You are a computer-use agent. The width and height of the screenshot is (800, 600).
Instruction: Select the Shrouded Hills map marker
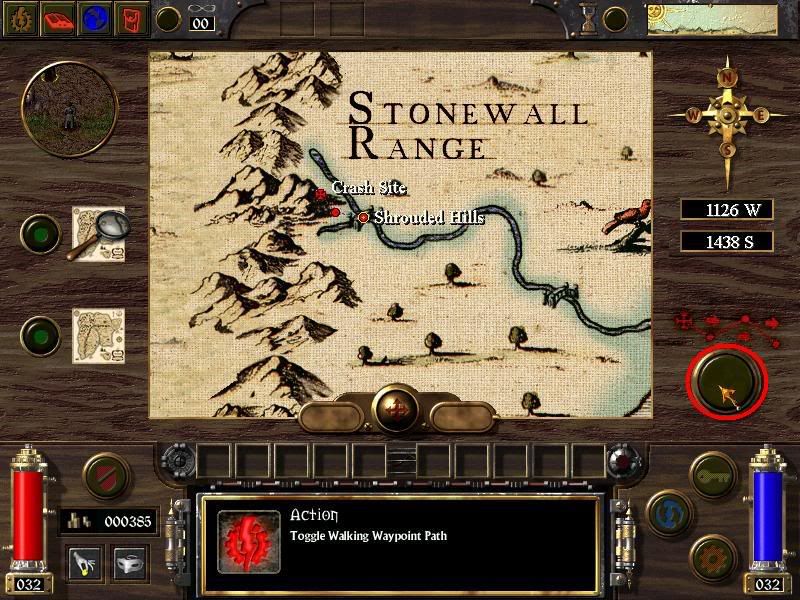363,217
